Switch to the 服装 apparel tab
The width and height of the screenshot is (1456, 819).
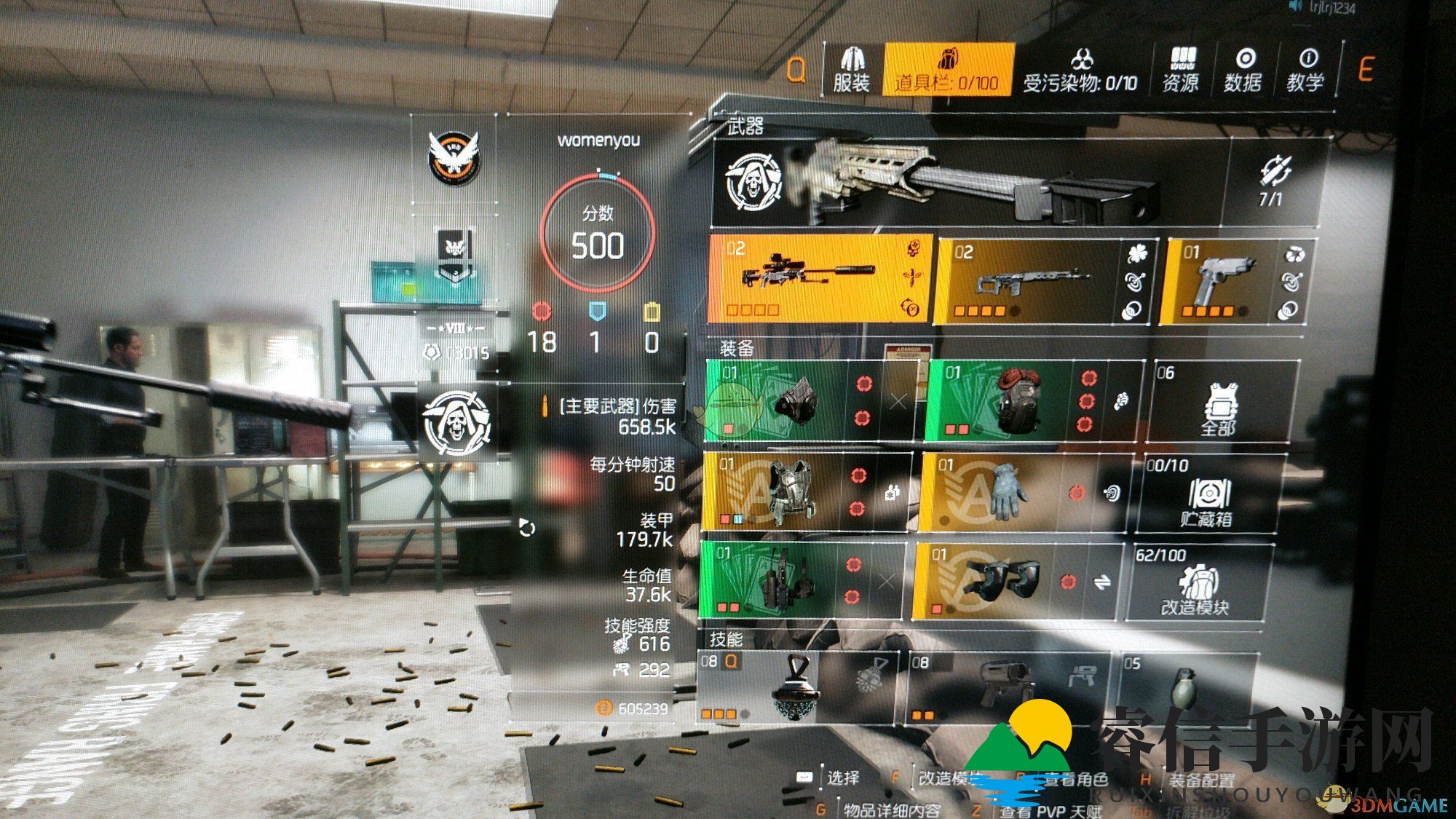tap(852, 69)
